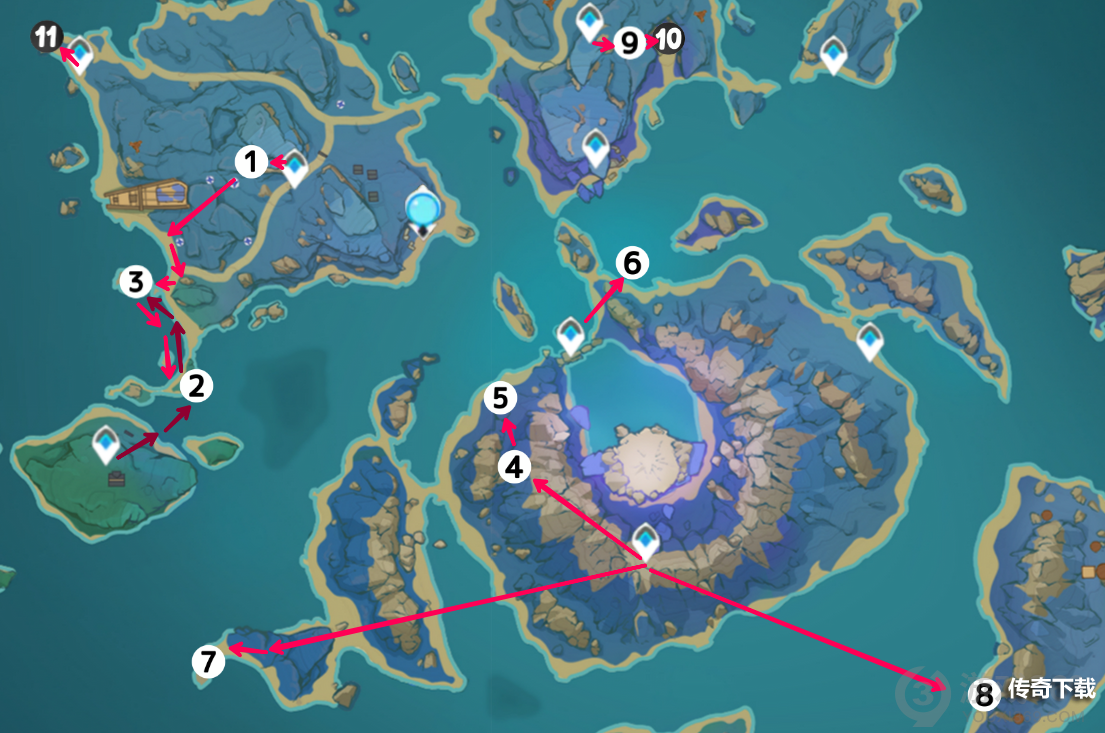Click route marker number 9
Screen dimensions: 1105x733
[629, 43]
